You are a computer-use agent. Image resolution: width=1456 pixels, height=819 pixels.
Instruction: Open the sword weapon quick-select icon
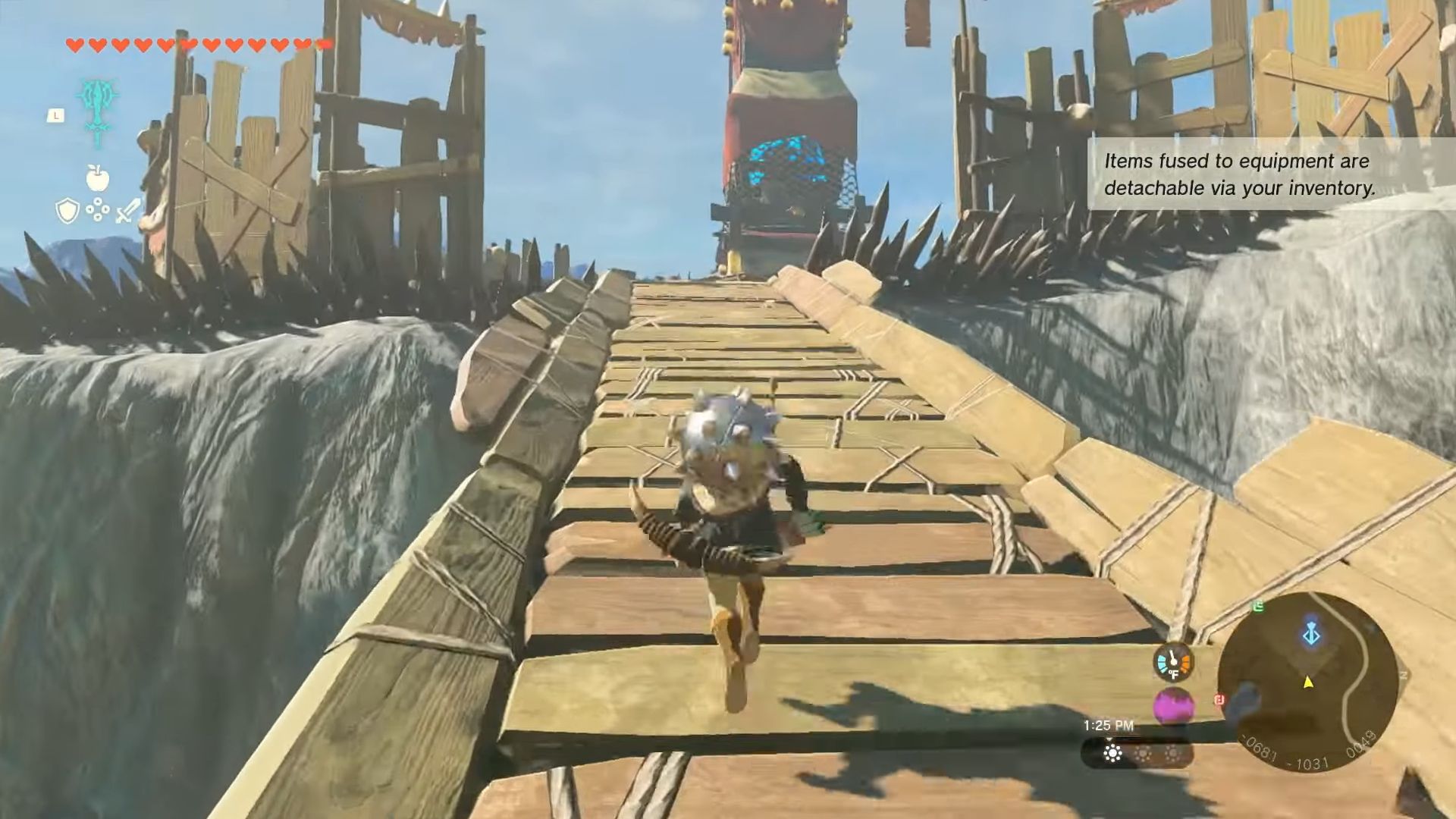point(128,211)
